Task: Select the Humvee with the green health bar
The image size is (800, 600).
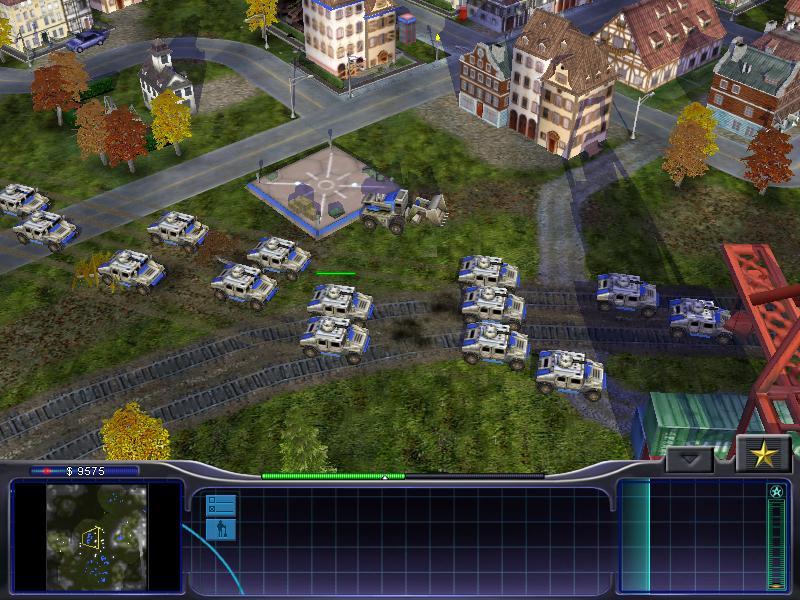Action: 339,300
